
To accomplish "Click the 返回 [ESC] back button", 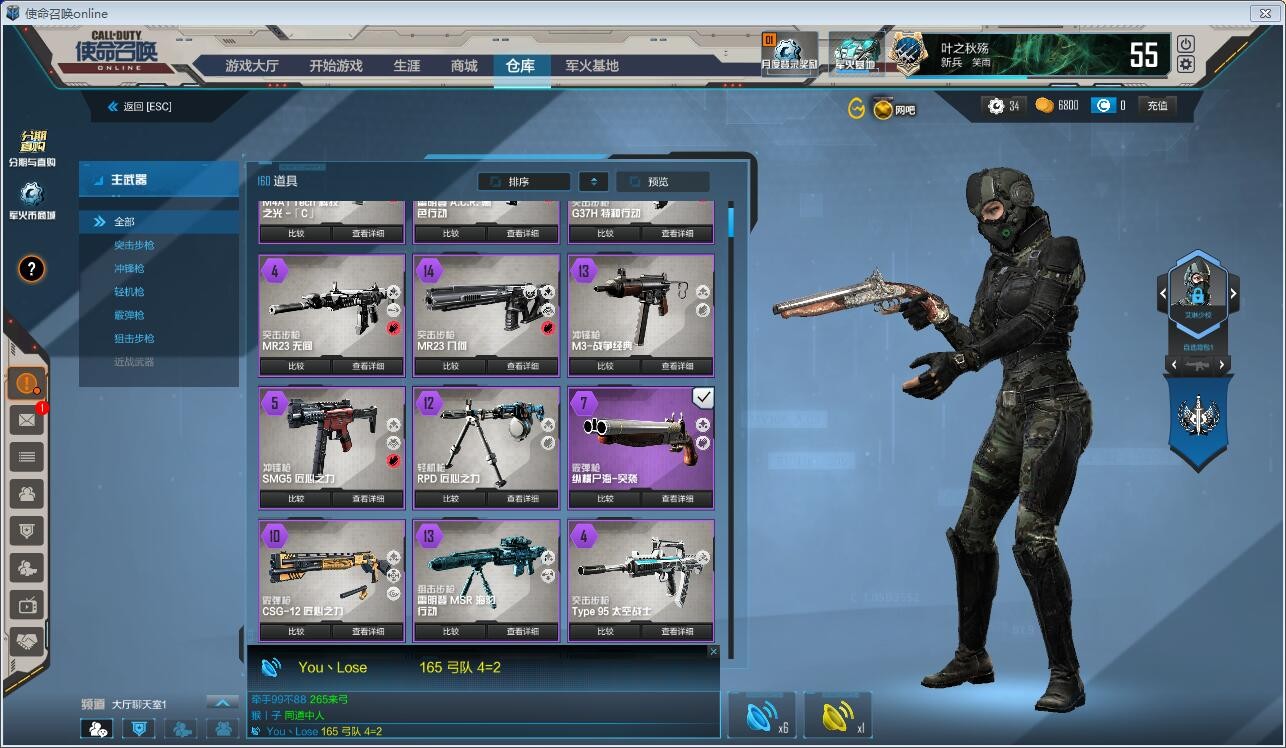I will (x=140, y=106).
